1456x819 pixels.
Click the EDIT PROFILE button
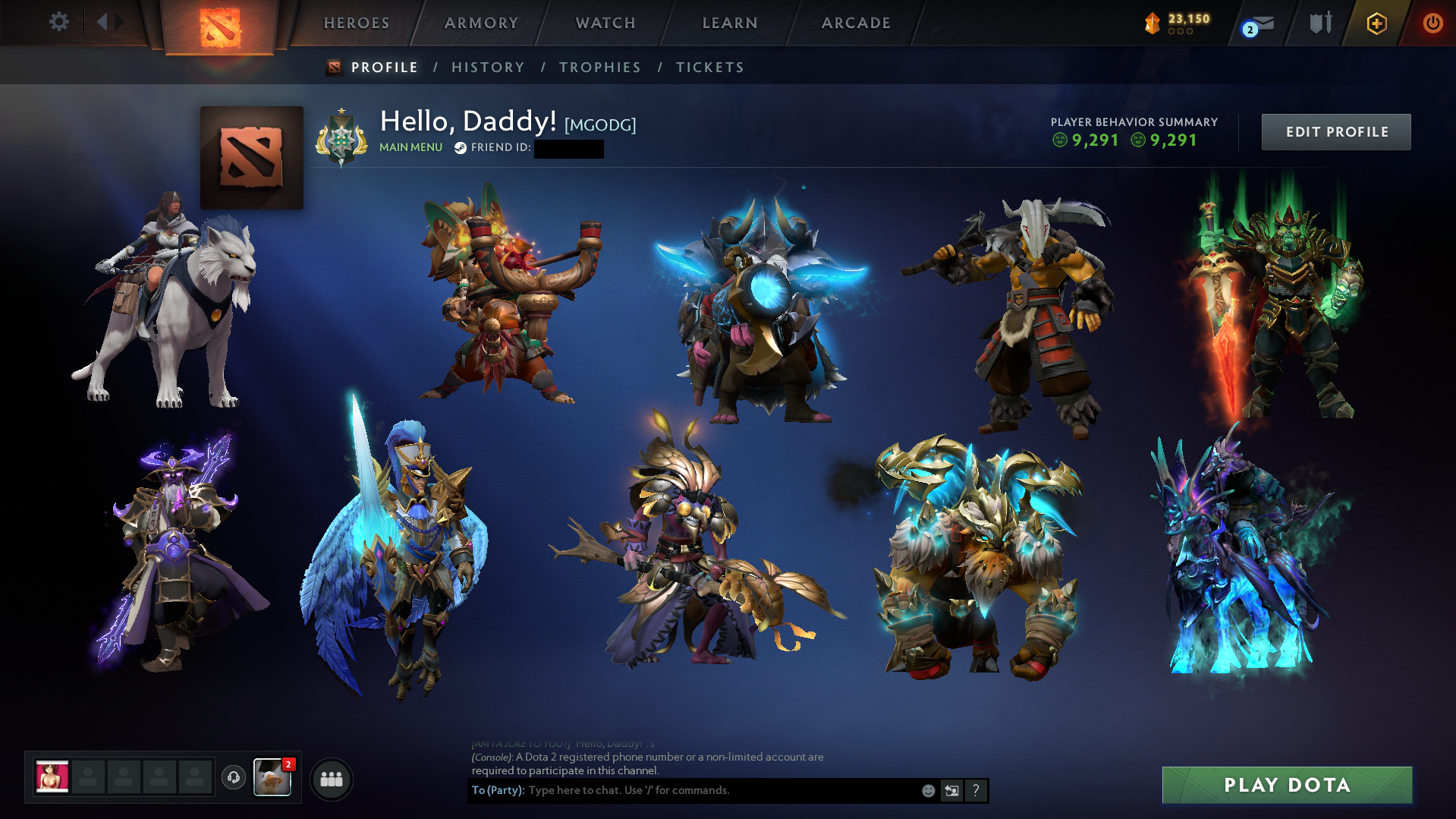1335,131
